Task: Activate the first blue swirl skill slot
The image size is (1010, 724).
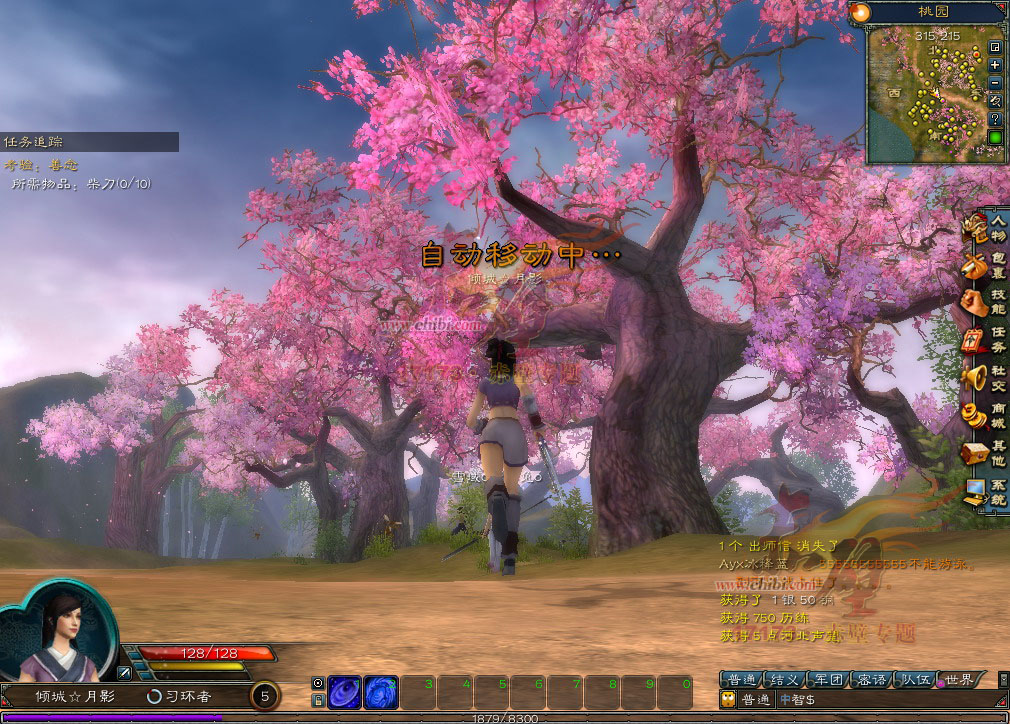Action: point(345,692)
